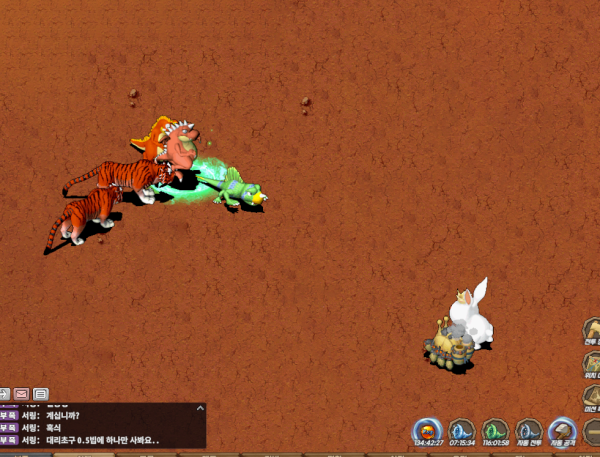The height and width of the screenshot is (457, 600).
Task: Select the green creature buff icon
Action: pyautogui.click(x=495, y=431)
